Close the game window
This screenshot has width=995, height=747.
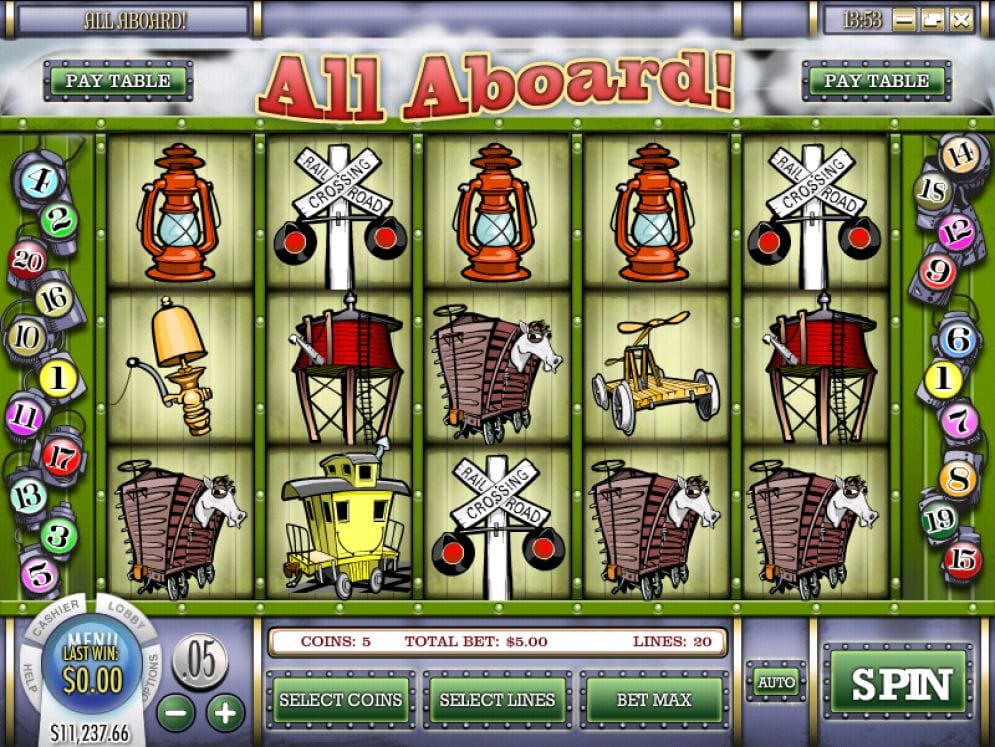pos(961,19)
